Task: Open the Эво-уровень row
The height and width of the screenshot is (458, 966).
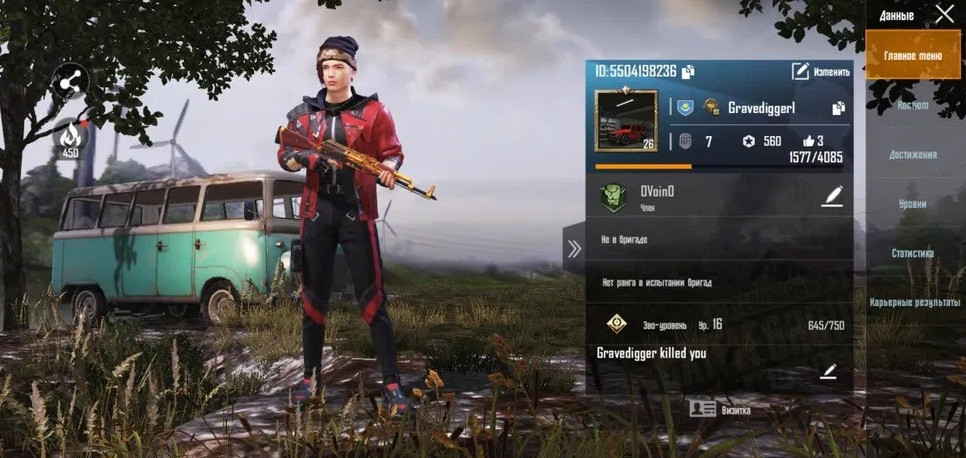Action: click(x=719, y=325)
